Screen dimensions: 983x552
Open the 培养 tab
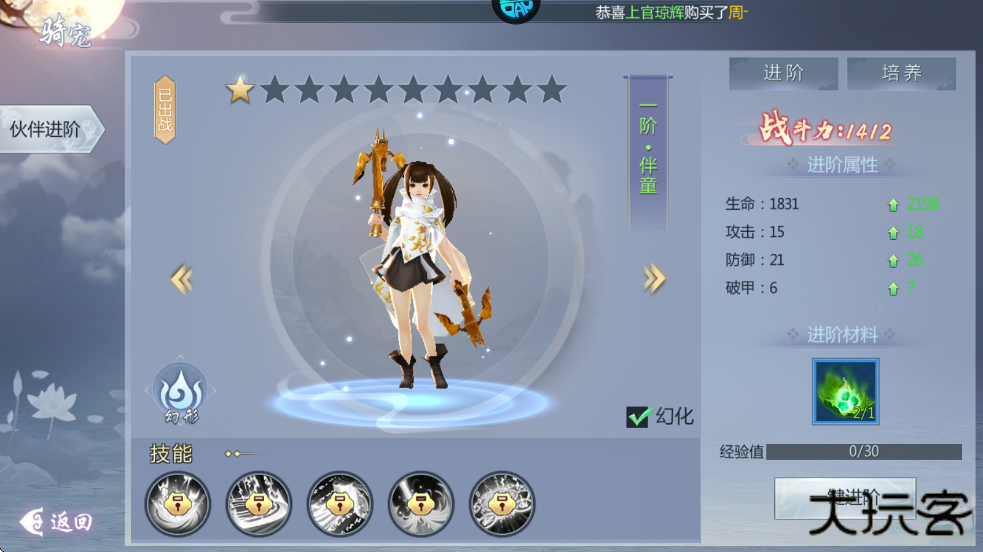coord(901,73)
